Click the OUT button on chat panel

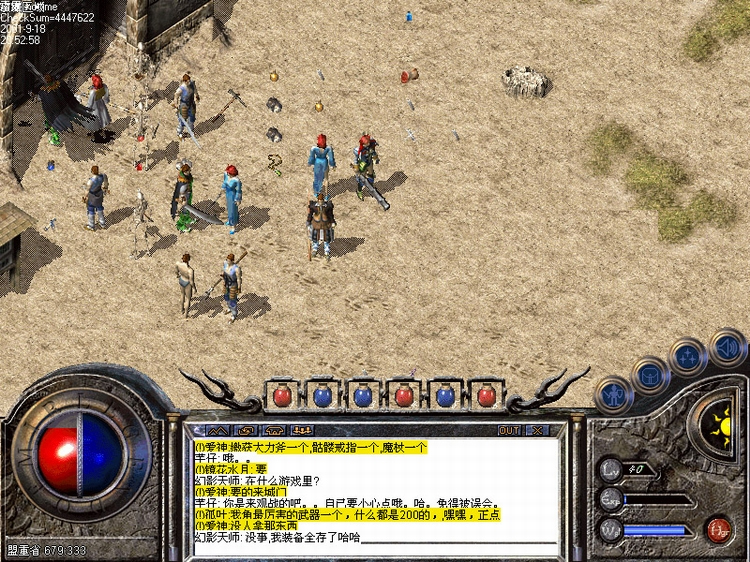click(509, 430)
